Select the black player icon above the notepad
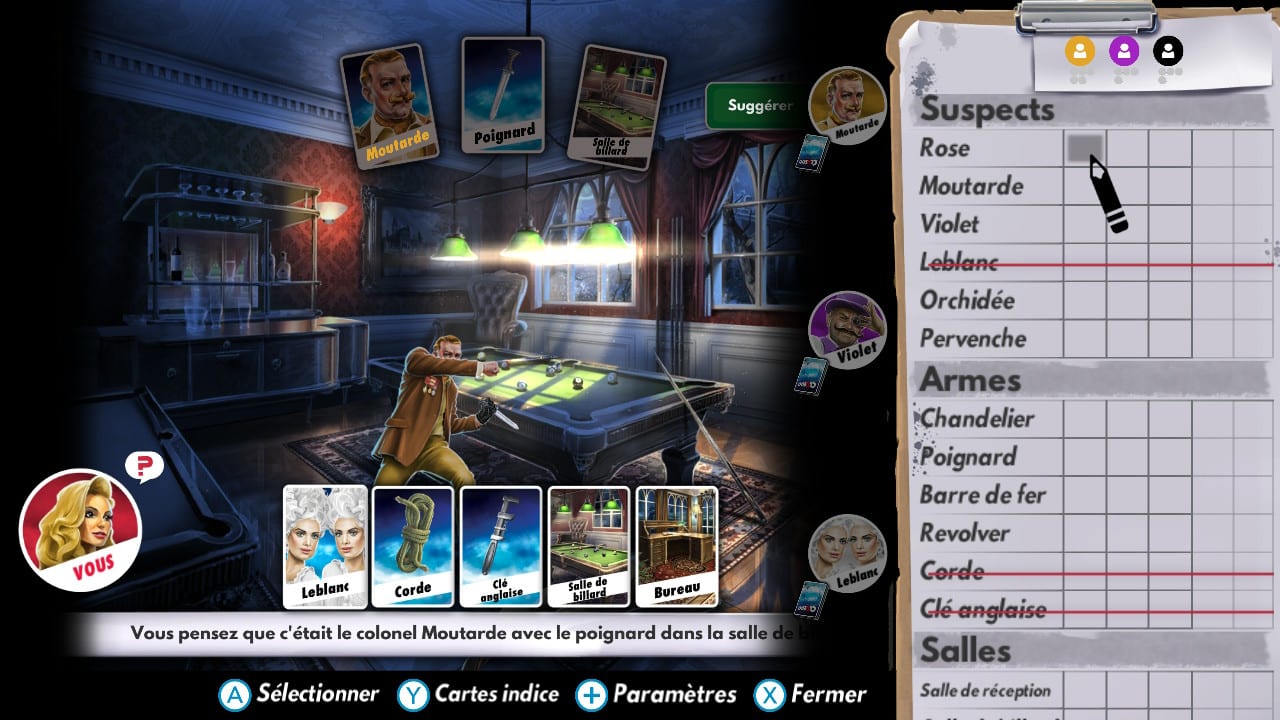The height and width of the screenshot is (720, 1280). pyautogui.click(x=1168, y=52)
